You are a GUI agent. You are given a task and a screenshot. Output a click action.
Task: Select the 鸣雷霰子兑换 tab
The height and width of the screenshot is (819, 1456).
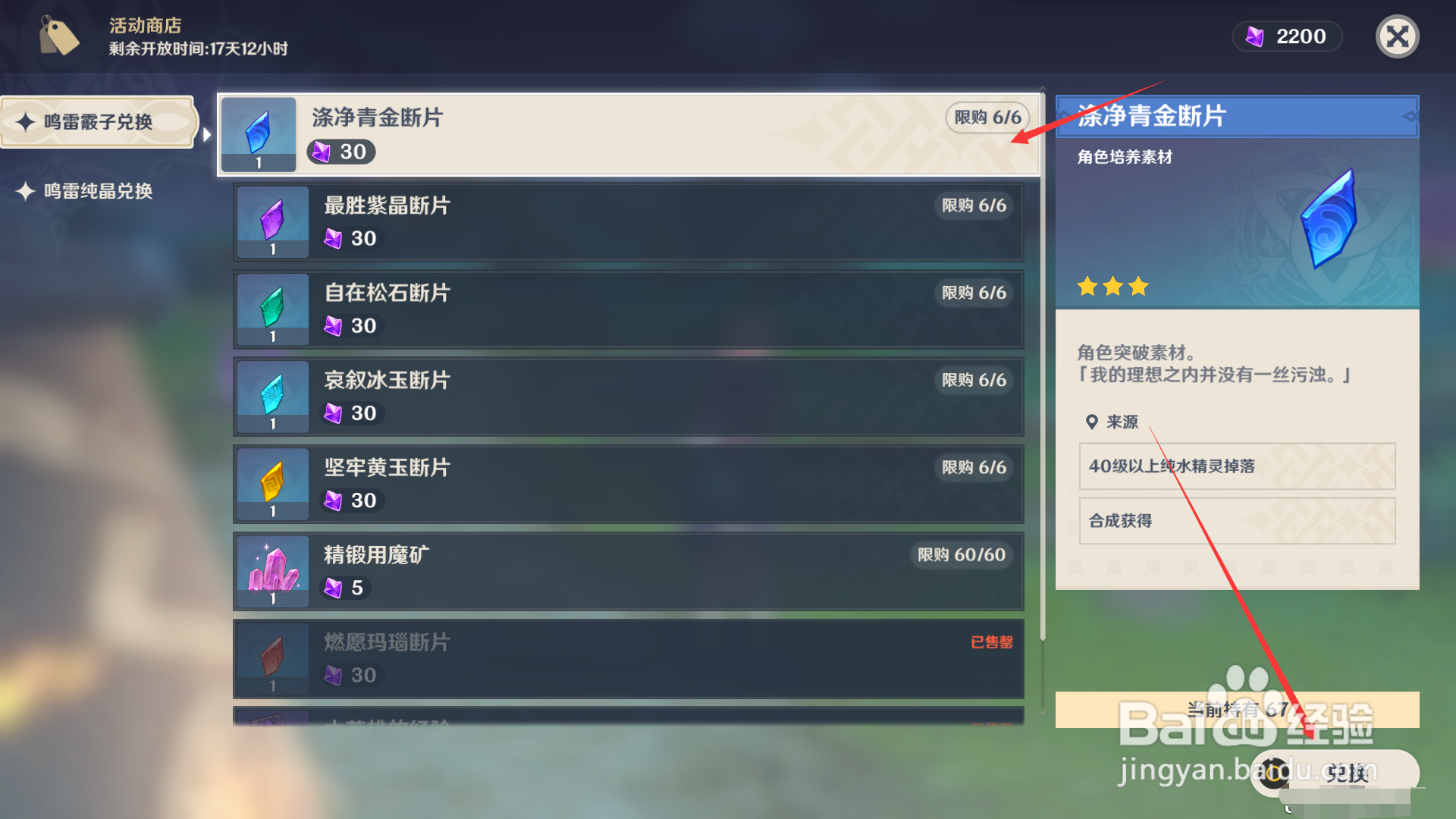(x=99, y=122)
